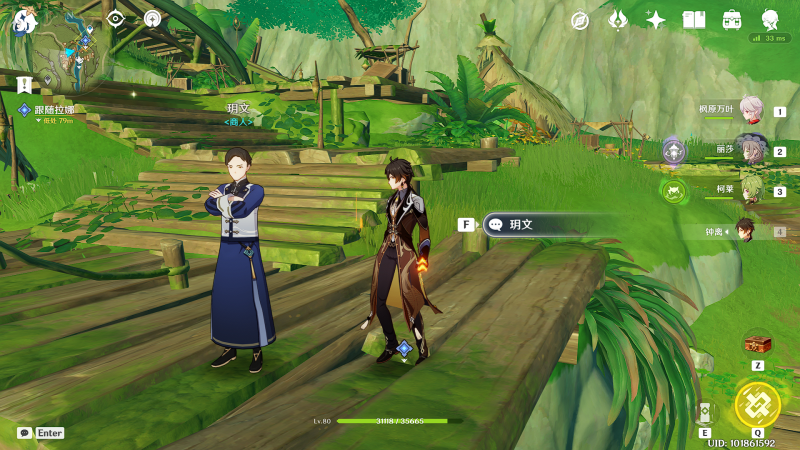
Task: Activate Zhongli's elemental skill
Action: [706, 413]
